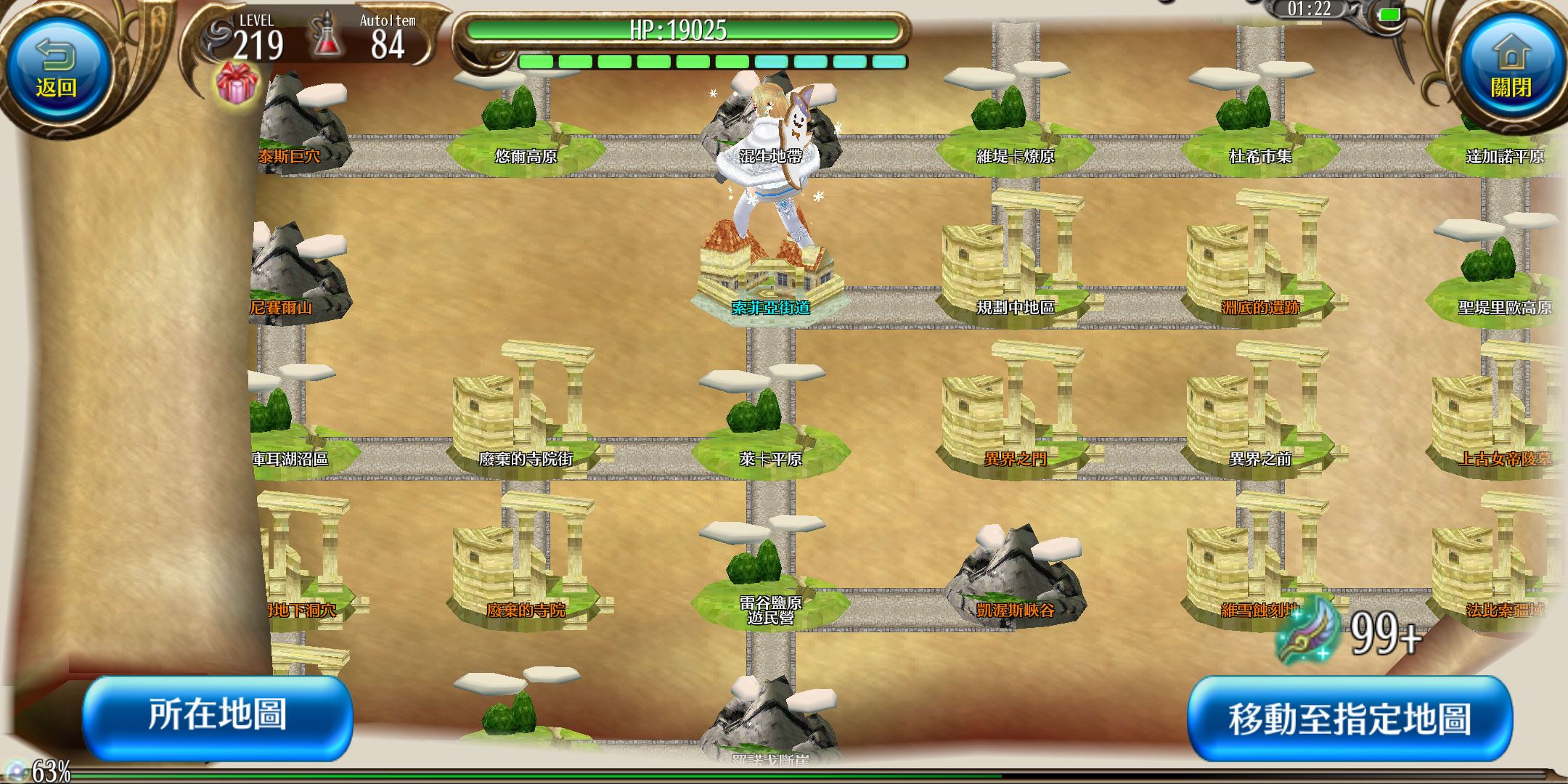This screenshot has width=1568, height=784.
Task: Open the red gift box icon
Action: (x=237, y=83)
